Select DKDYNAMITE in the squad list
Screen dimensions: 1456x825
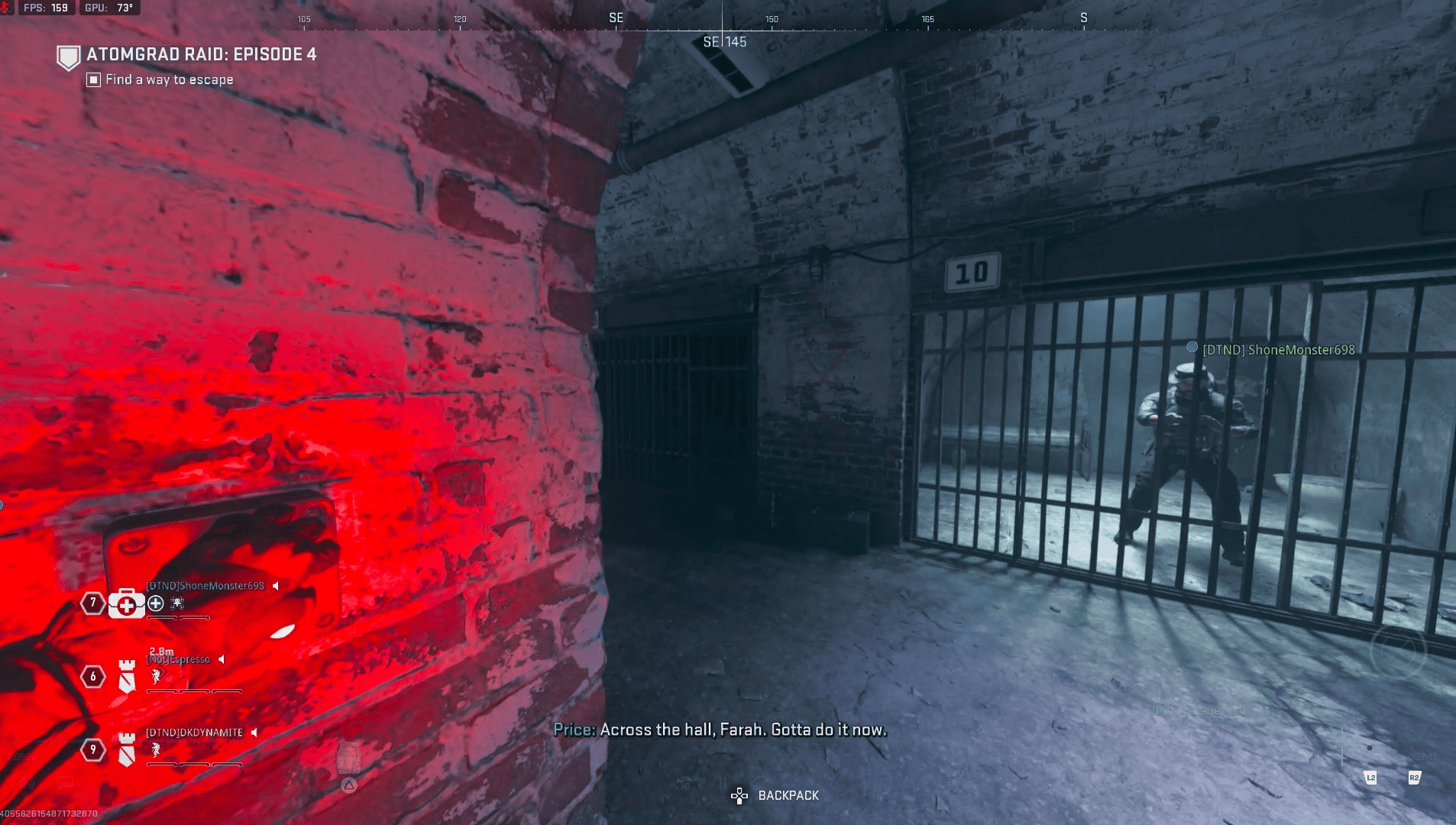click(194, 732)
